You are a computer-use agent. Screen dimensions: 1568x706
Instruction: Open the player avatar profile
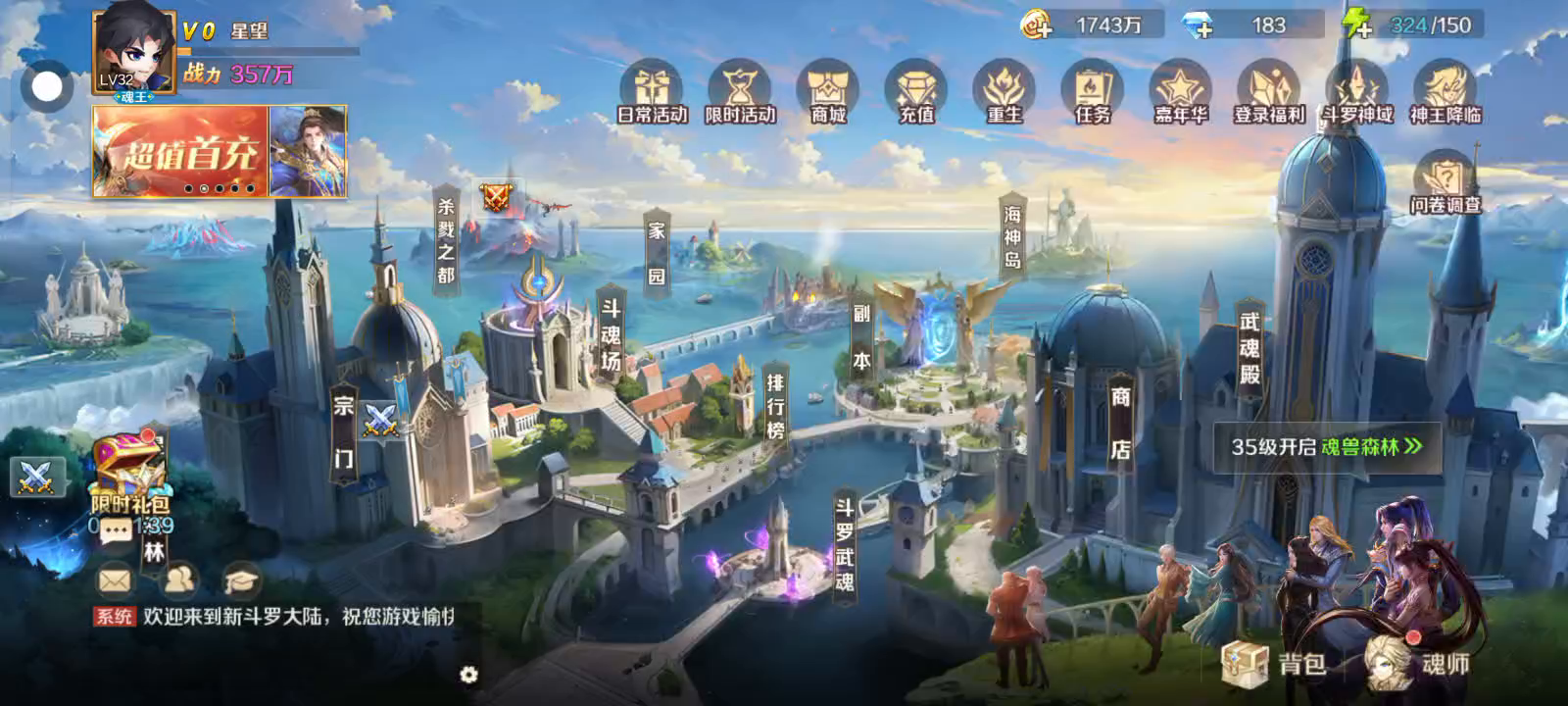[x=134, y=52]
